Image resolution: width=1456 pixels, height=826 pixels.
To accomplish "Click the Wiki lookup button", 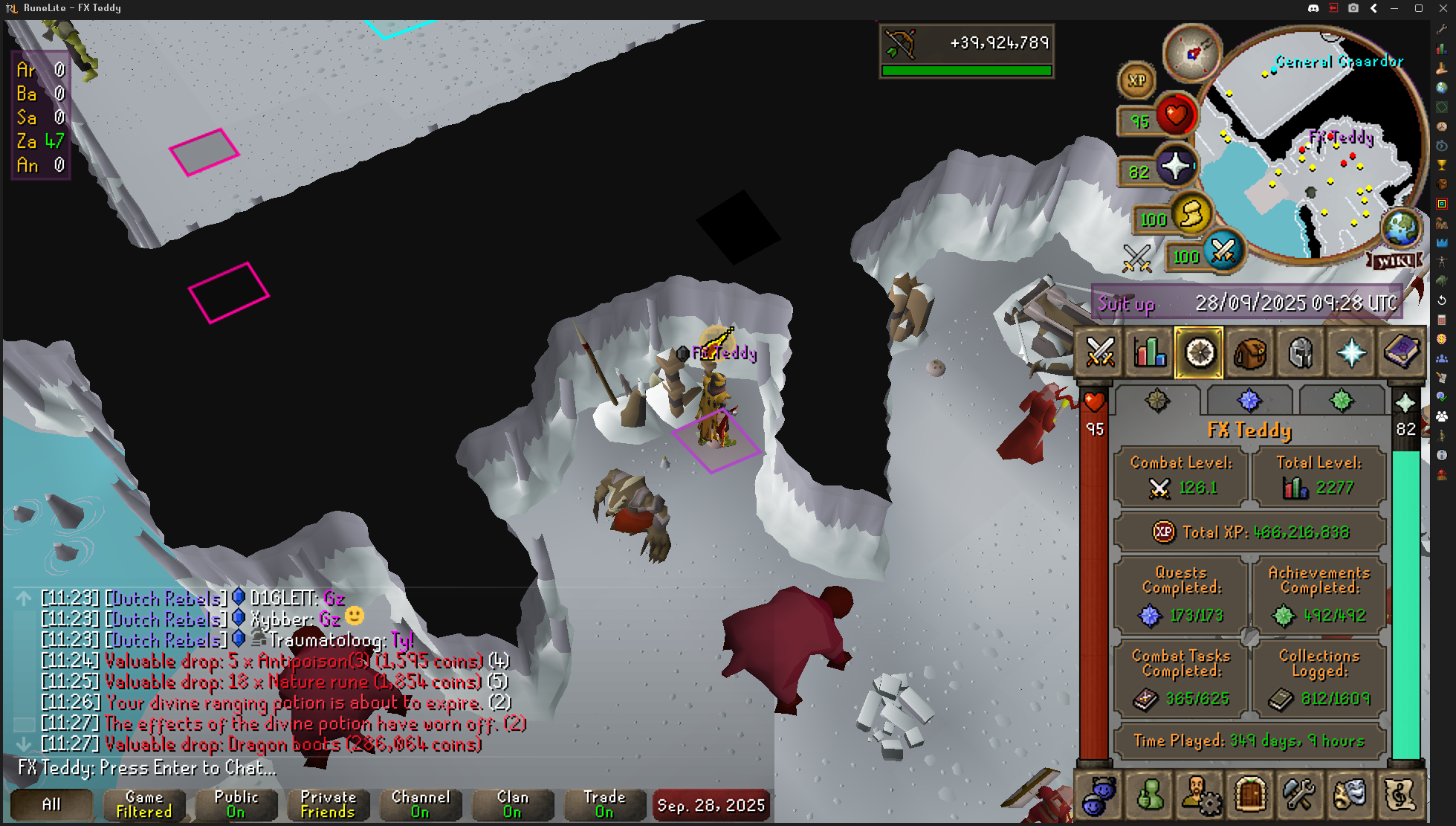I will point(1395,261).
